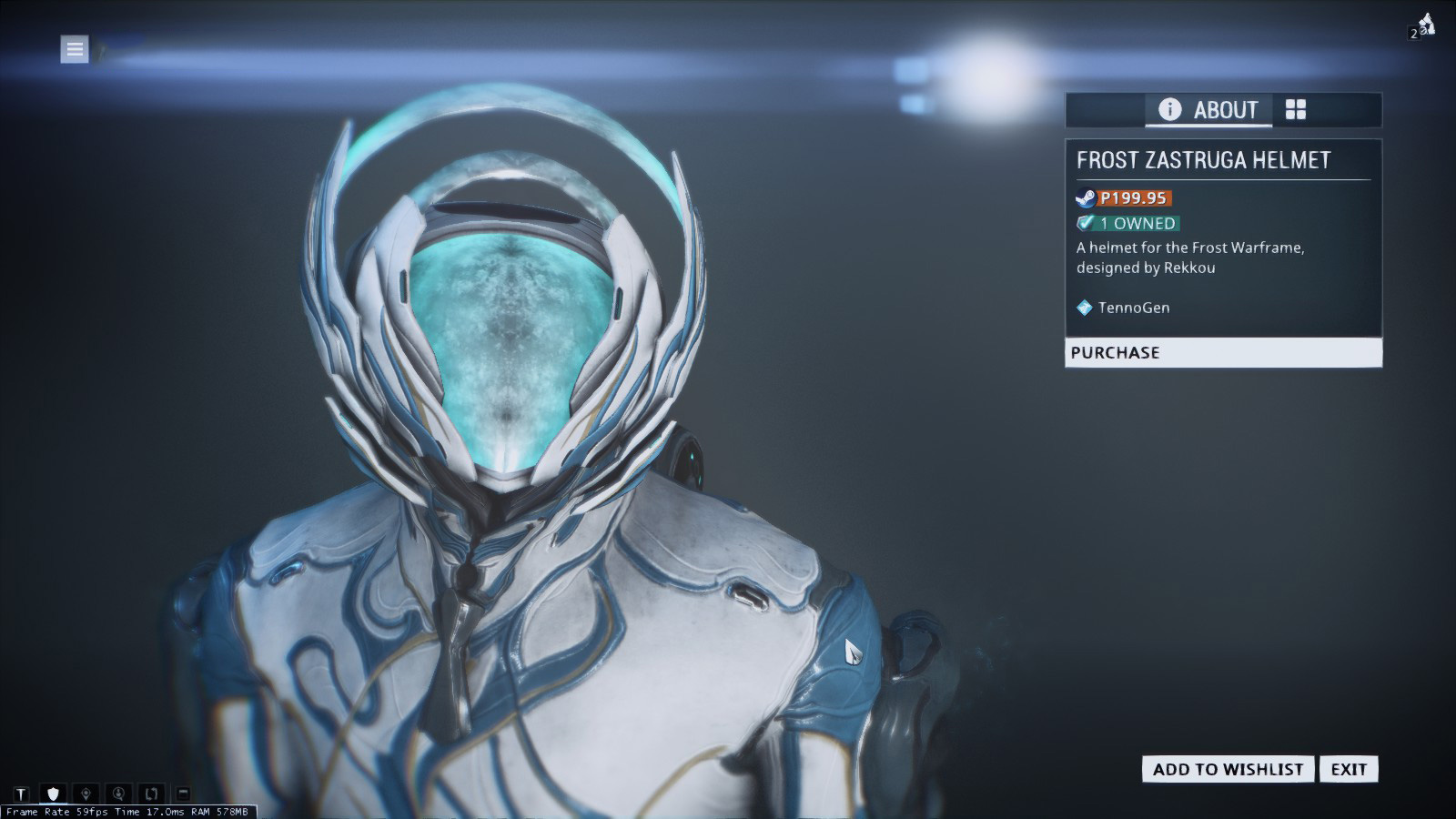The width and height of the screenshot is (1456, 819).
Task: Switch to the About tab
Action: (1208, 110)
